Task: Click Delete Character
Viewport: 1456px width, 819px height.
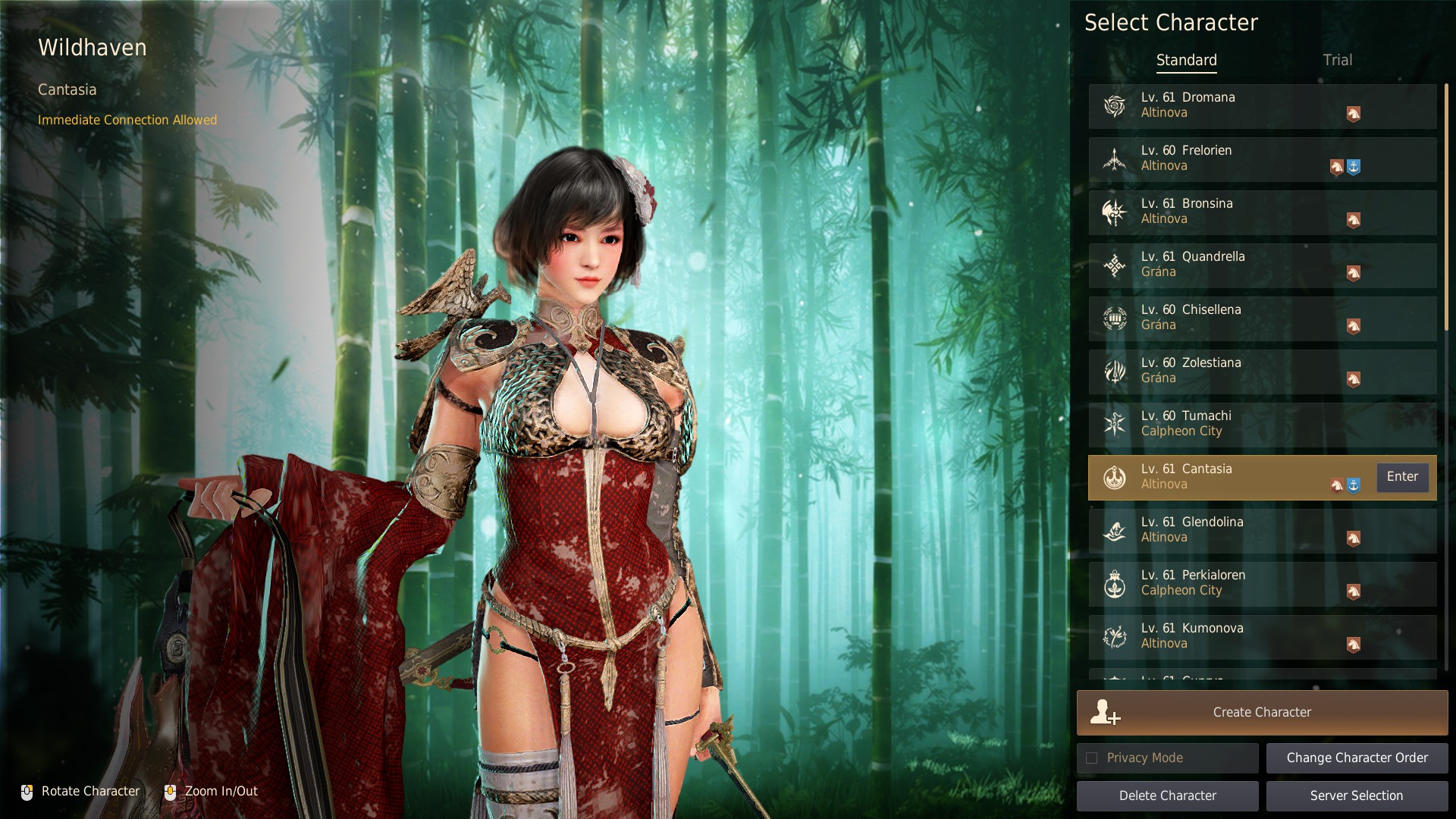Action: [x=1167, y=795]
